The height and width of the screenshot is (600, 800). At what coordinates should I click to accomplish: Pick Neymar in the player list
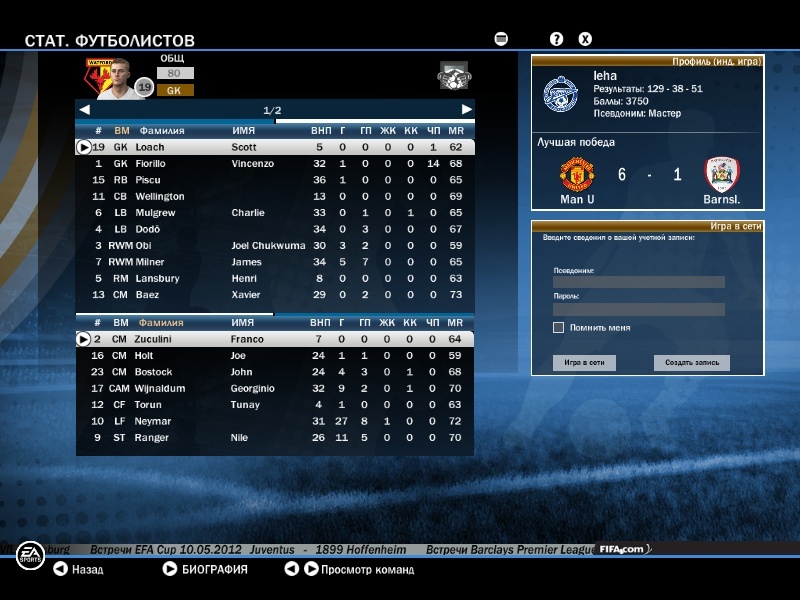[275, 421]
